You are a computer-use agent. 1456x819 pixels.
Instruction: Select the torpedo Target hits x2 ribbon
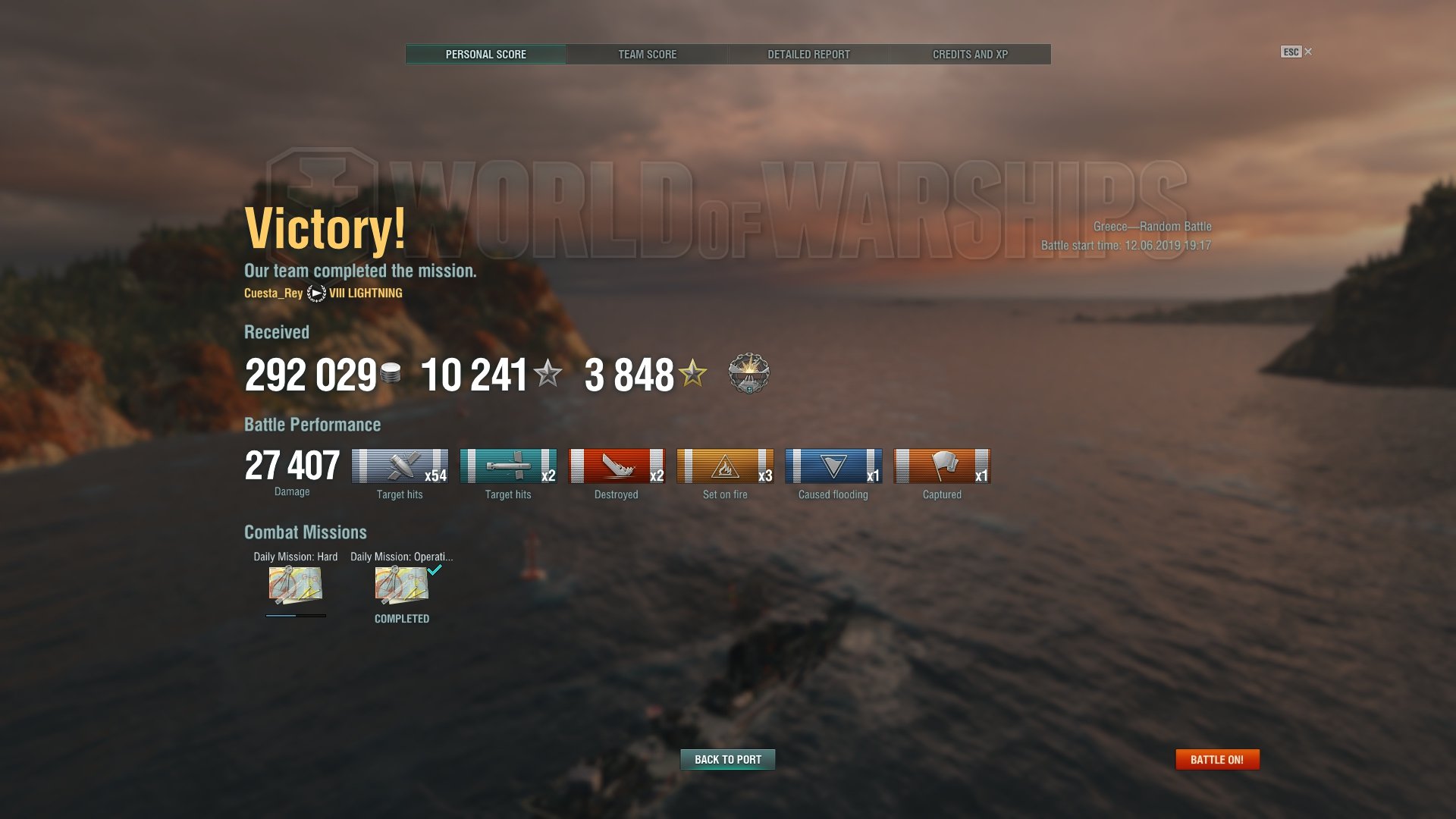(508, 466)
